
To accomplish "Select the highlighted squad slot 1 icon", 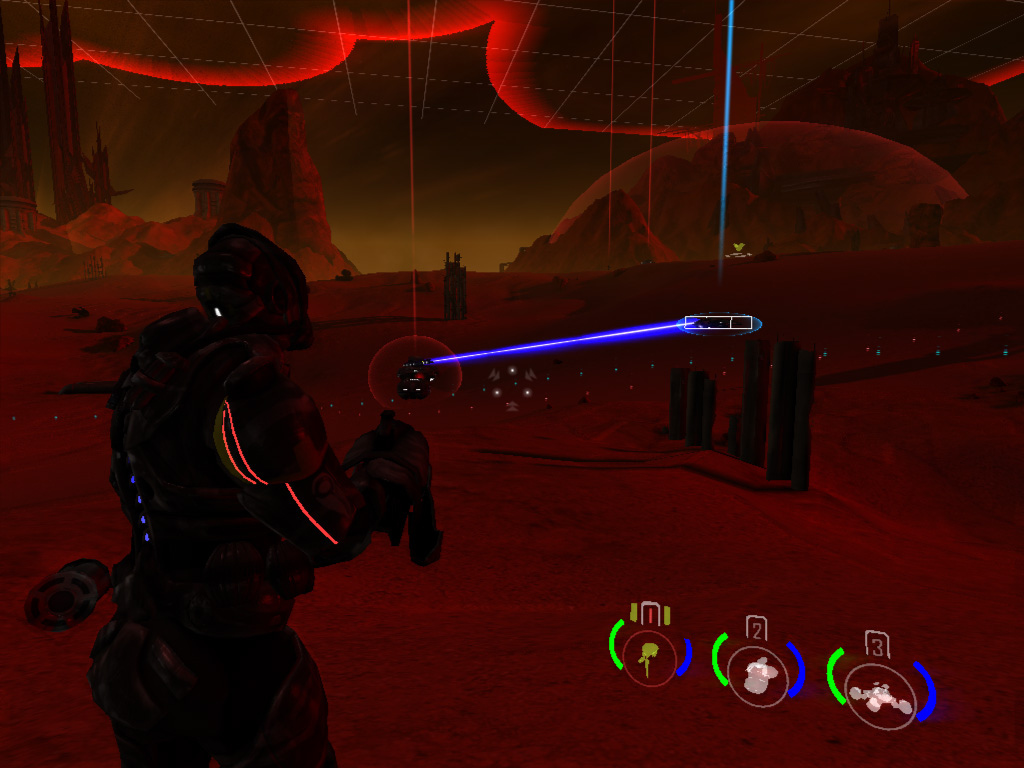I will (x=651, y=656).
